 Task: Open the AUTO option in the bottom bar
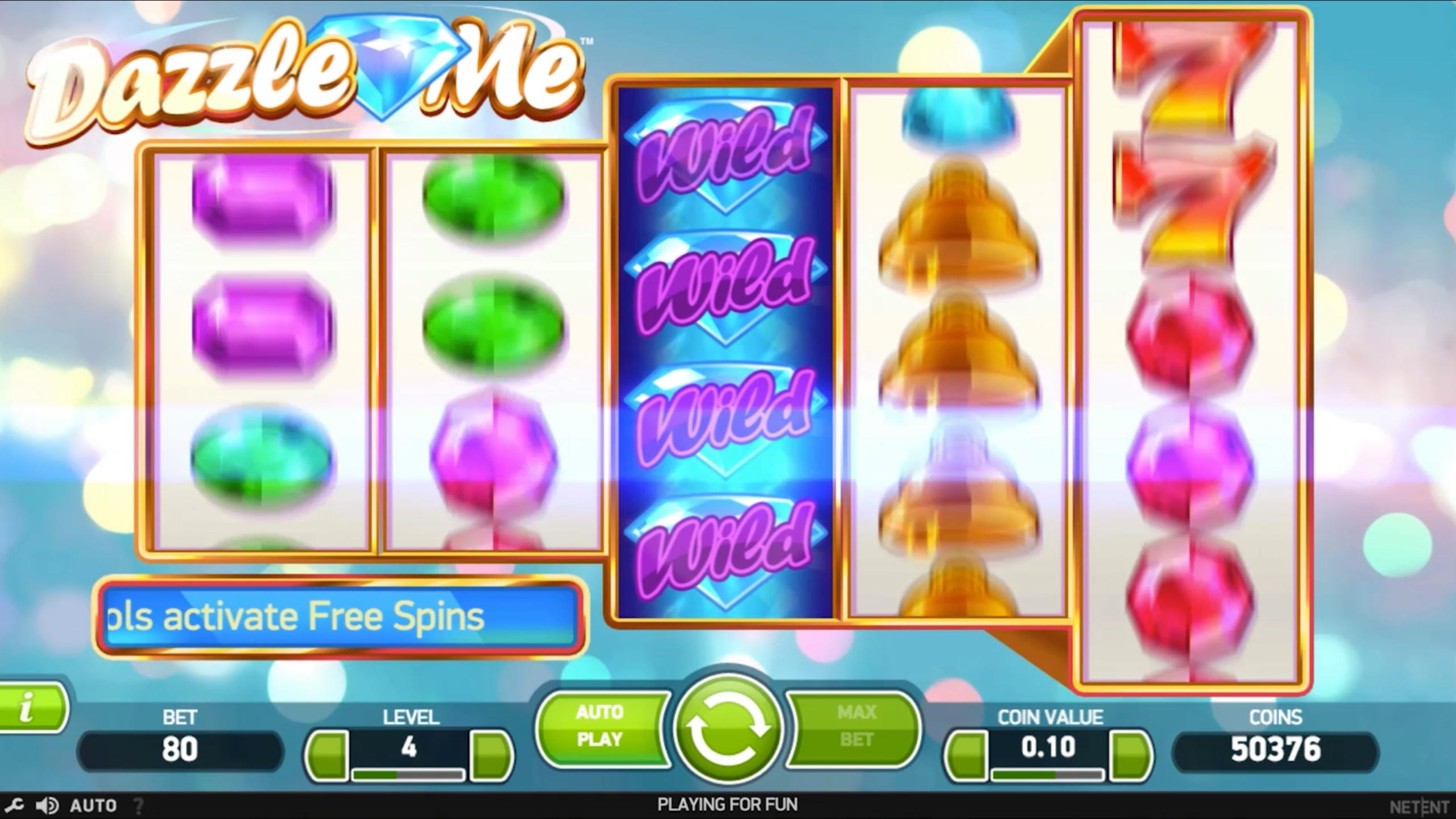pyautogui.click(x=93, y=805)
